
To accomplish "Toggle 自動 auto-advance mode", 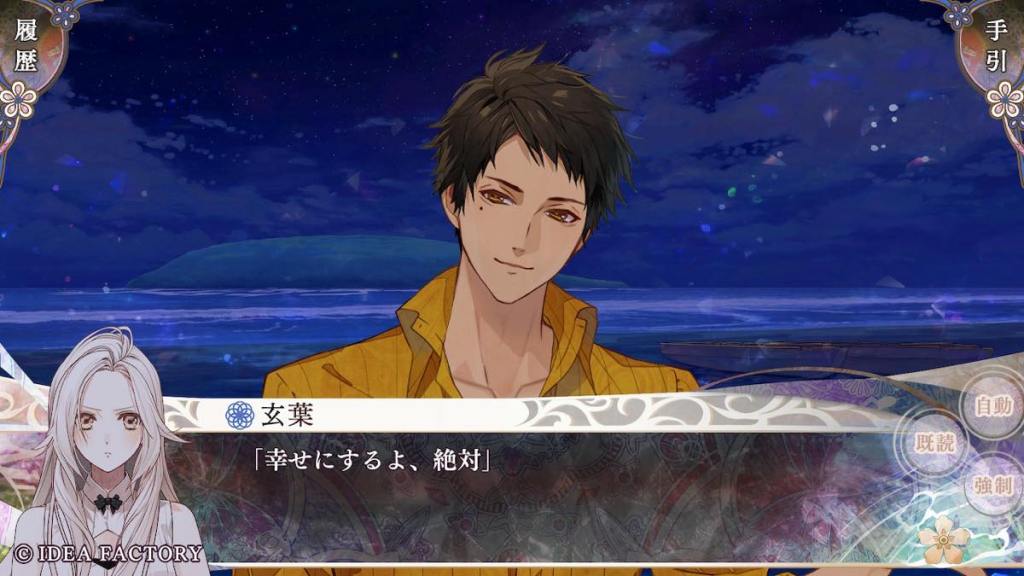I will point(992,406).
